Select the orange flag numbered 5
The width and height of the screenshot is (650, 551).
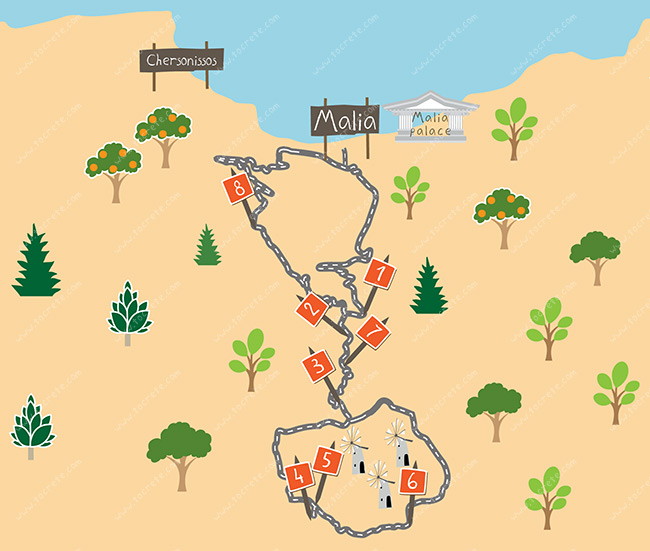coord(327,460)
